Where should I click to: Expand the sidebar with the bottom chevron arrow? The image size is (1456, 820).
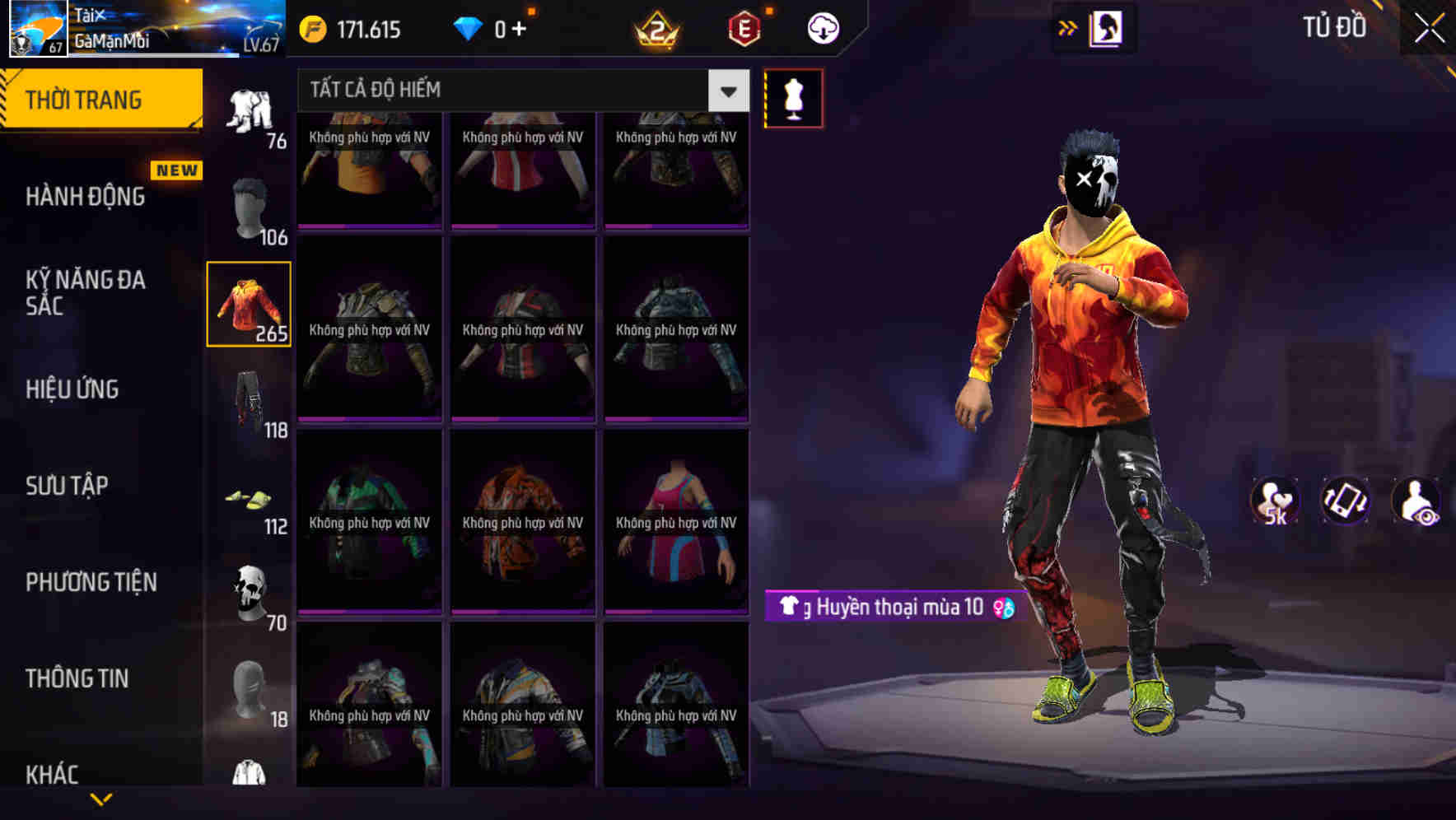click(x=101, y=797)
